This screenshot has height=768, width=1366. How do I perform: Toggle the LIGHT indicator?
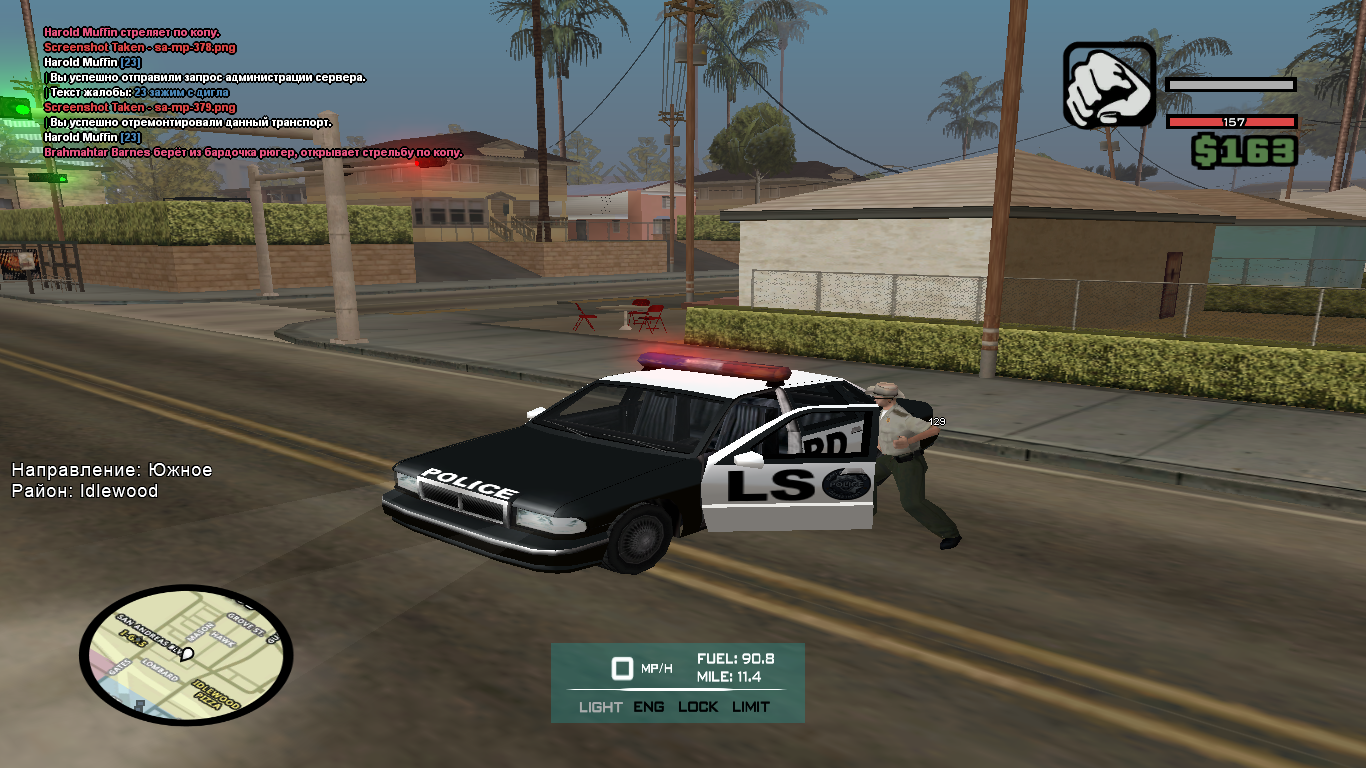coord(600,707)
